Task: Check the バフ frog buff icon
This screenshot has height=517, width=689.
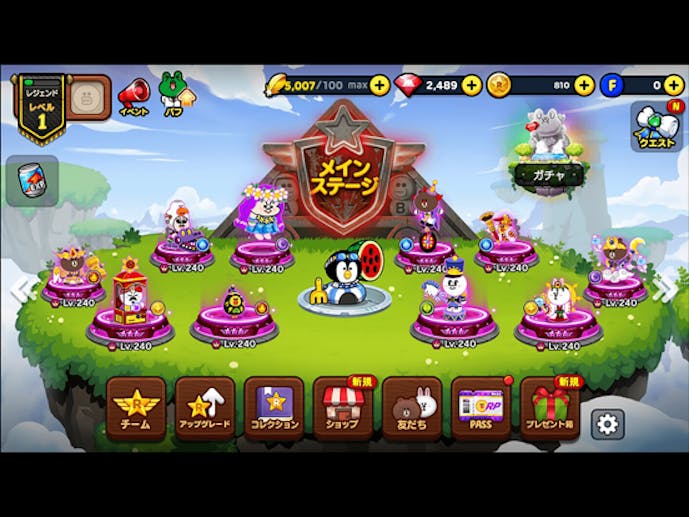Action: (174, 93)
